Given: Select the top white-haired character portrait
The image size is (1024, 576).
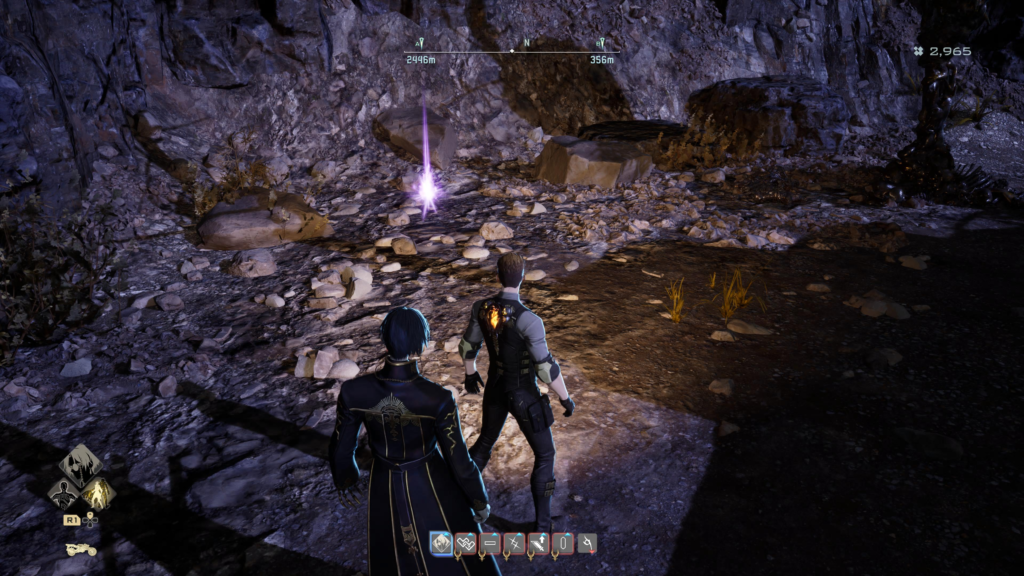Looking at the screenshot, I should [80, 463].
